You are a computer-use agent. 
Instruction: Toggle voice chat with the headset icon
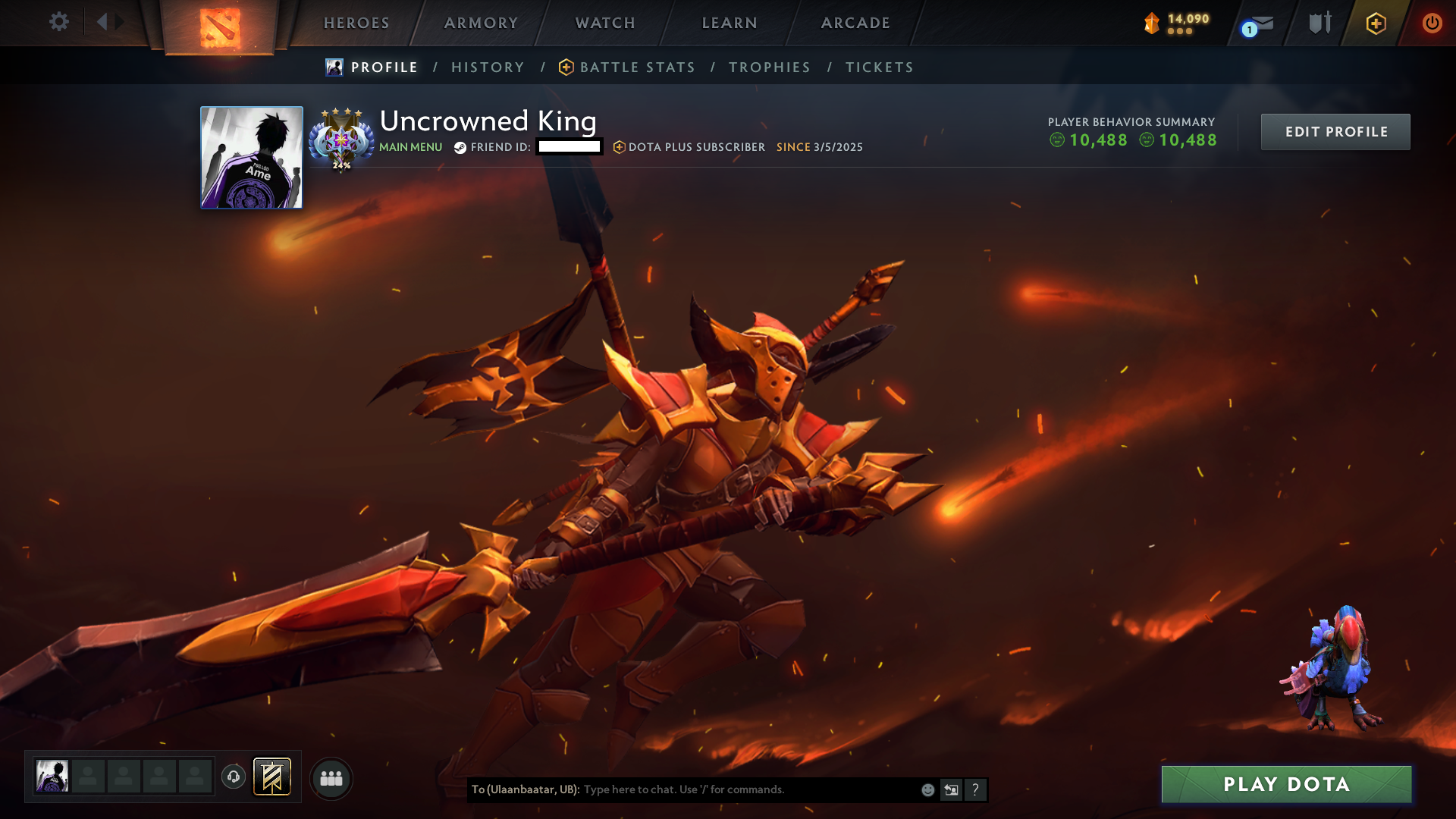234,777
